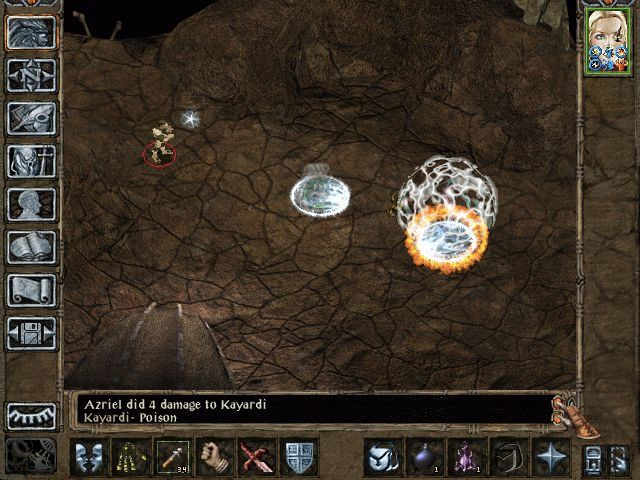640x480 pixels.
Task: Open the inventory screen from the sidebar
Action: (x=31, y=161)
